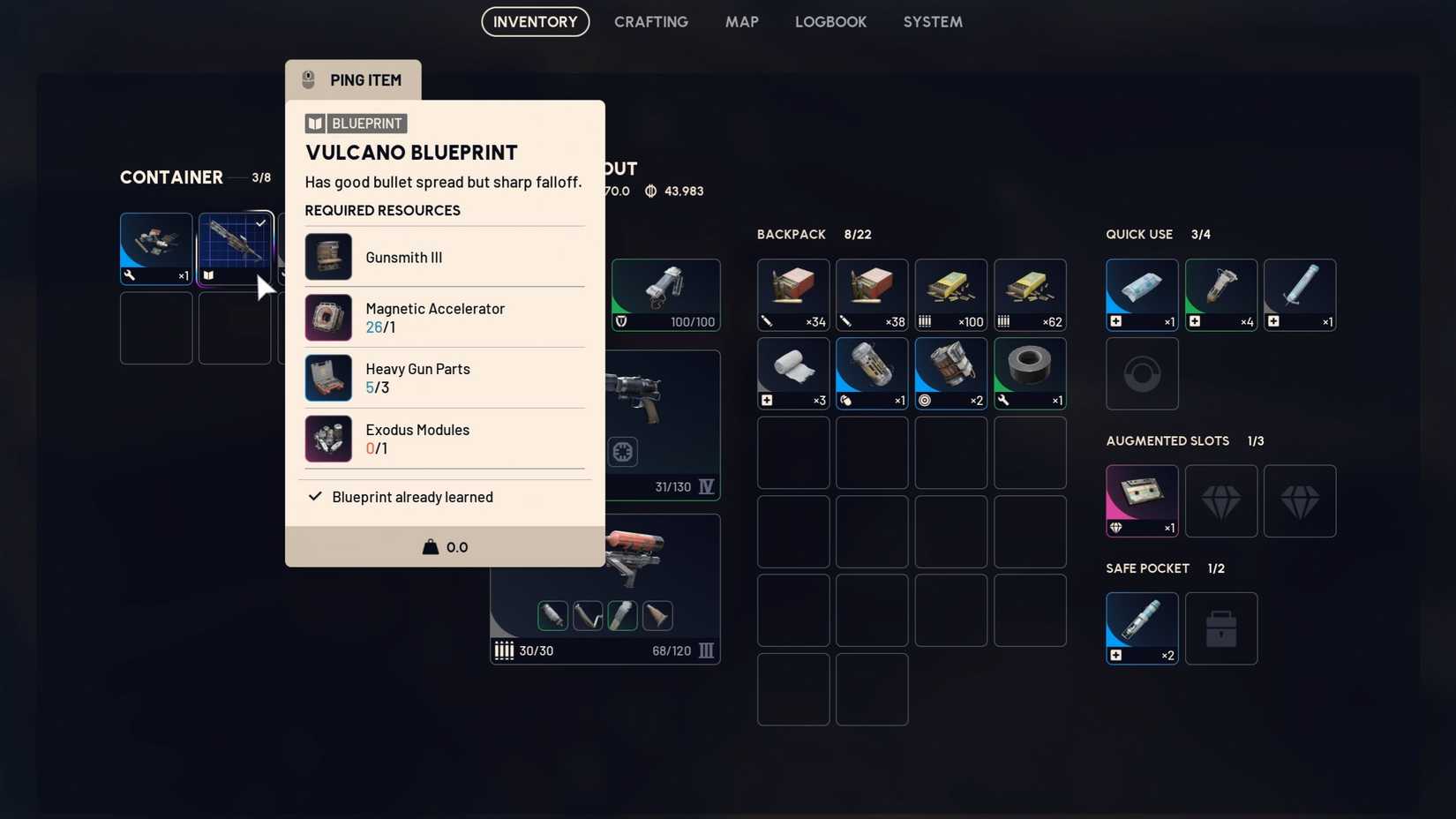1456x819 pixels.
Task: Switch to the Crafting tab
Action: [x=651, y=22]
